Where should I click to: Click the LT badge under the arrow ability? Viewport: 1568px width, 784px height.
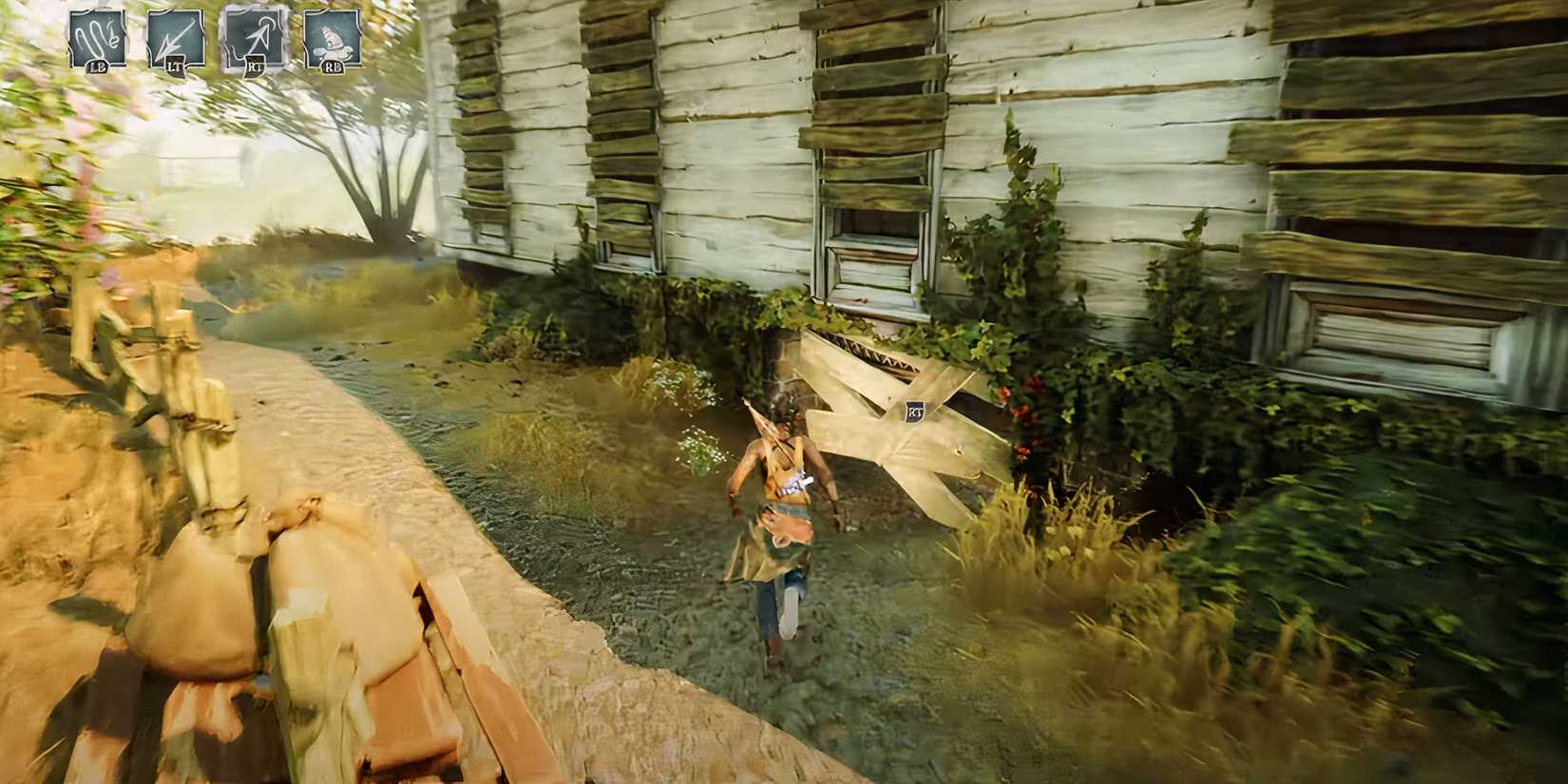[x=175, y=67]
